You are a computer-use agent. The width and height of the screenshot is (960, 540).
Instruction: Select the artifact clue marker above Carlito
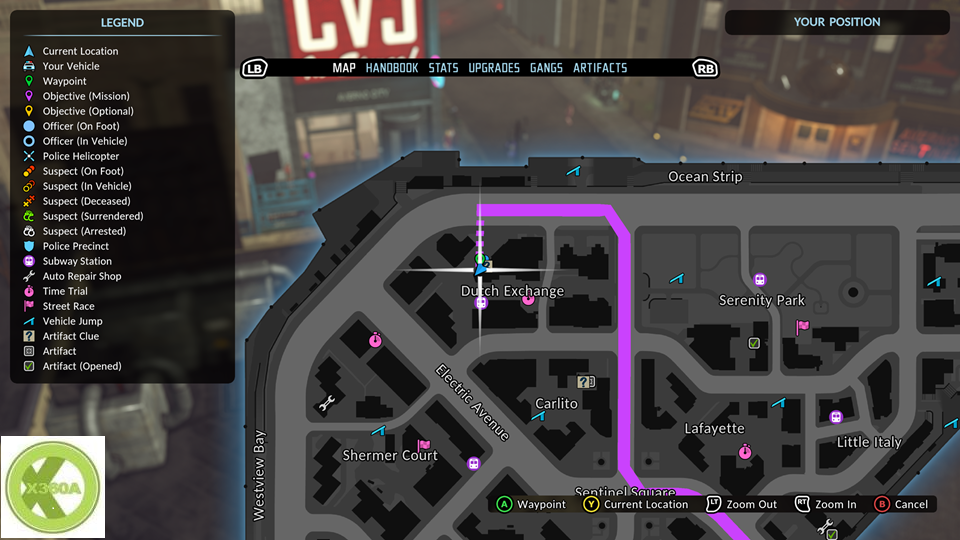pyautogui.click(x=586, y=381)
